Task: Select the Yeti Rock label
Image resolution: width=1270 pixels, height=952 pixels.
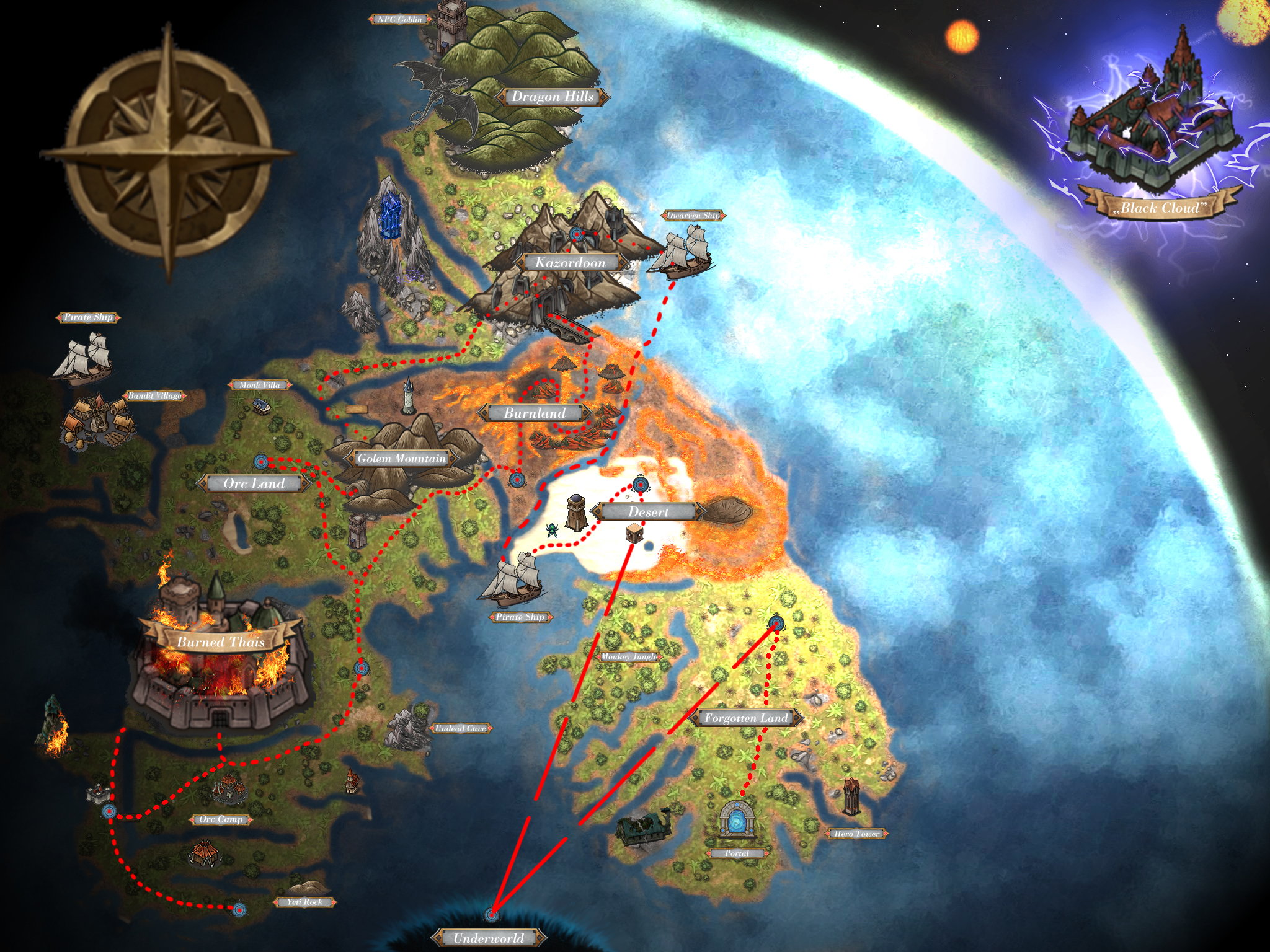Action: [x=304, y=902]
